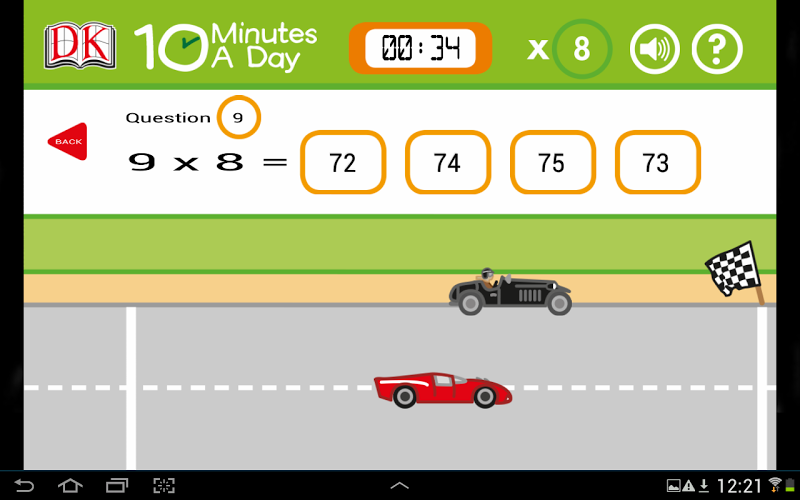Image resolution: width=800 pixels, height=500 pixels.
Task: Open help via the question mark
Action: (x=716, y=48)
